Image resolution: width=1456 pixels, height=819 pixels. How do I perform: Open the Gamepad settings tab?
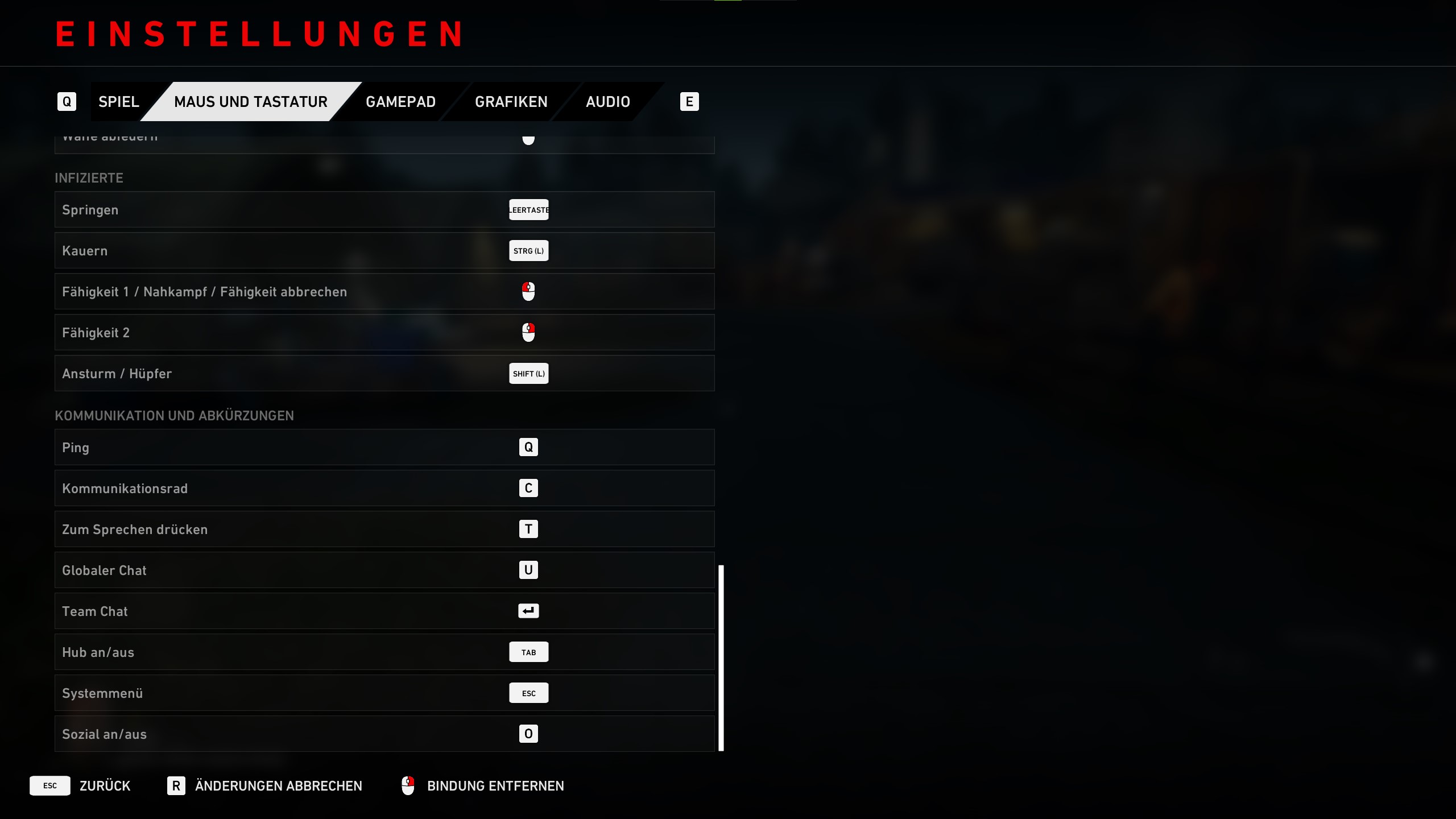pos(400,102)
